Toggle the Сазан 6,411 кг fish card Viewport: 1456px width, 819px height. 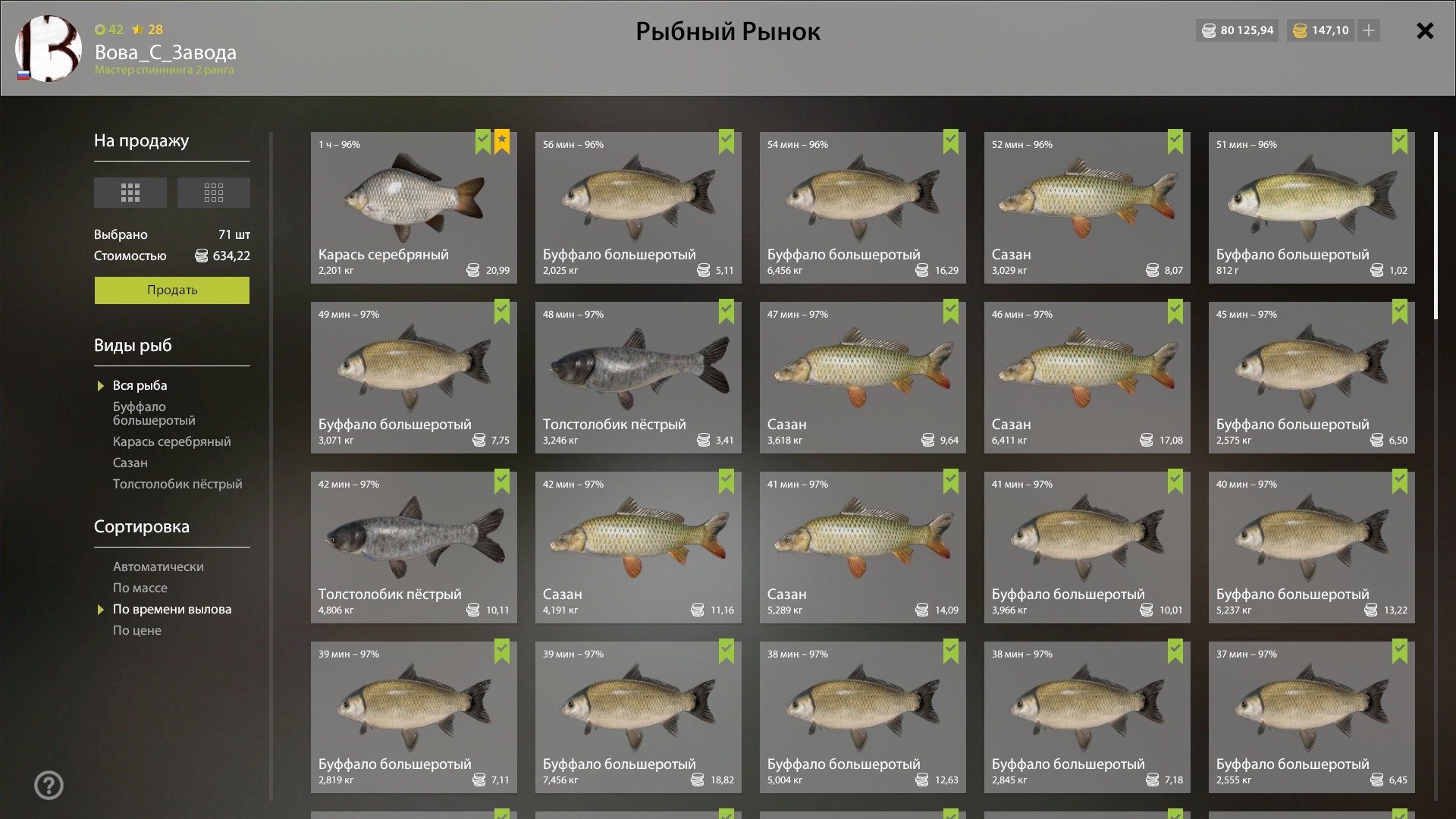(x=1087, y=378)
